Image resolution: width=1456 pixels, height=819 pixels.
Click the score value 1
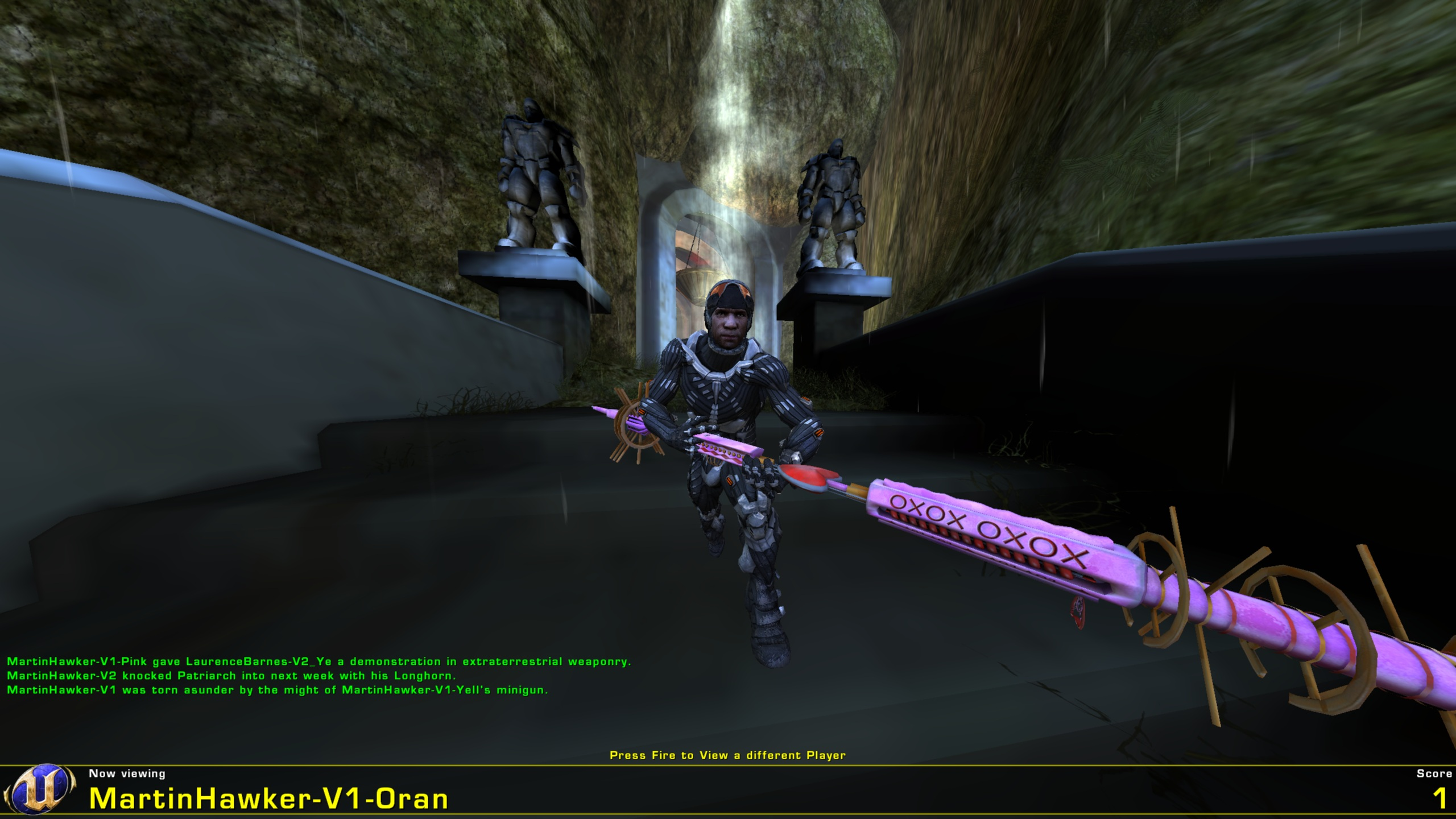click(x=1441, y=799)
